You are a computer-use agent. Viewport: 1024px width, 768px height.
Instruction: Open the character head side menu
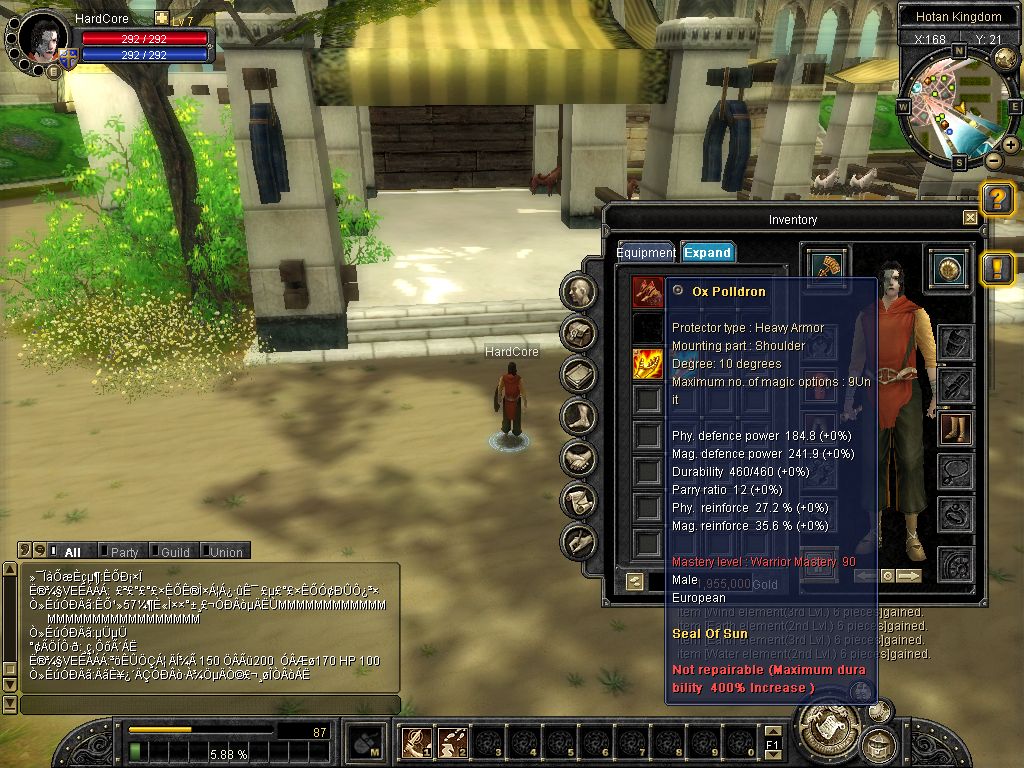579,292
